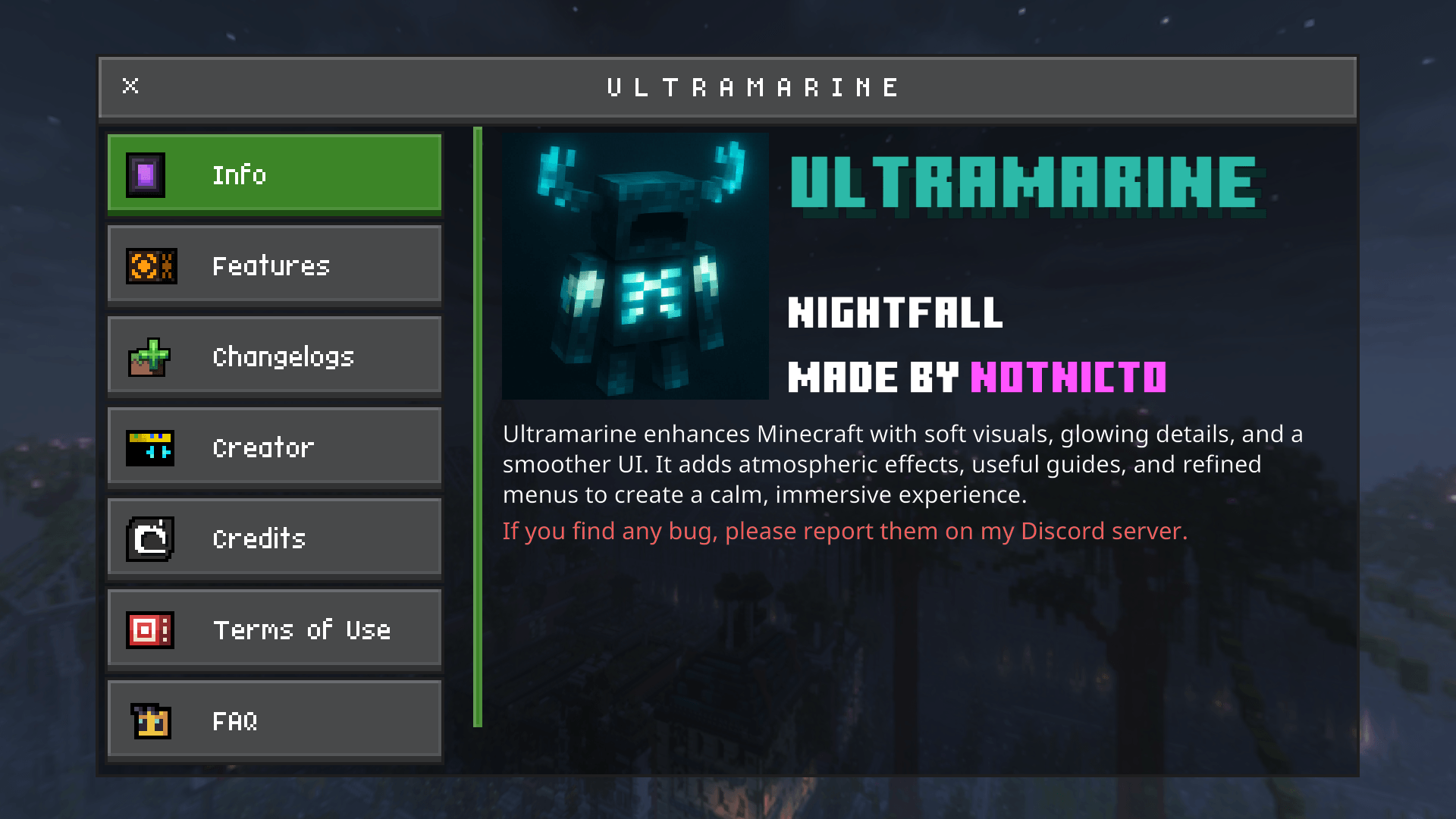
Task: Open the Terms of Use page
Action: point(273,629)
